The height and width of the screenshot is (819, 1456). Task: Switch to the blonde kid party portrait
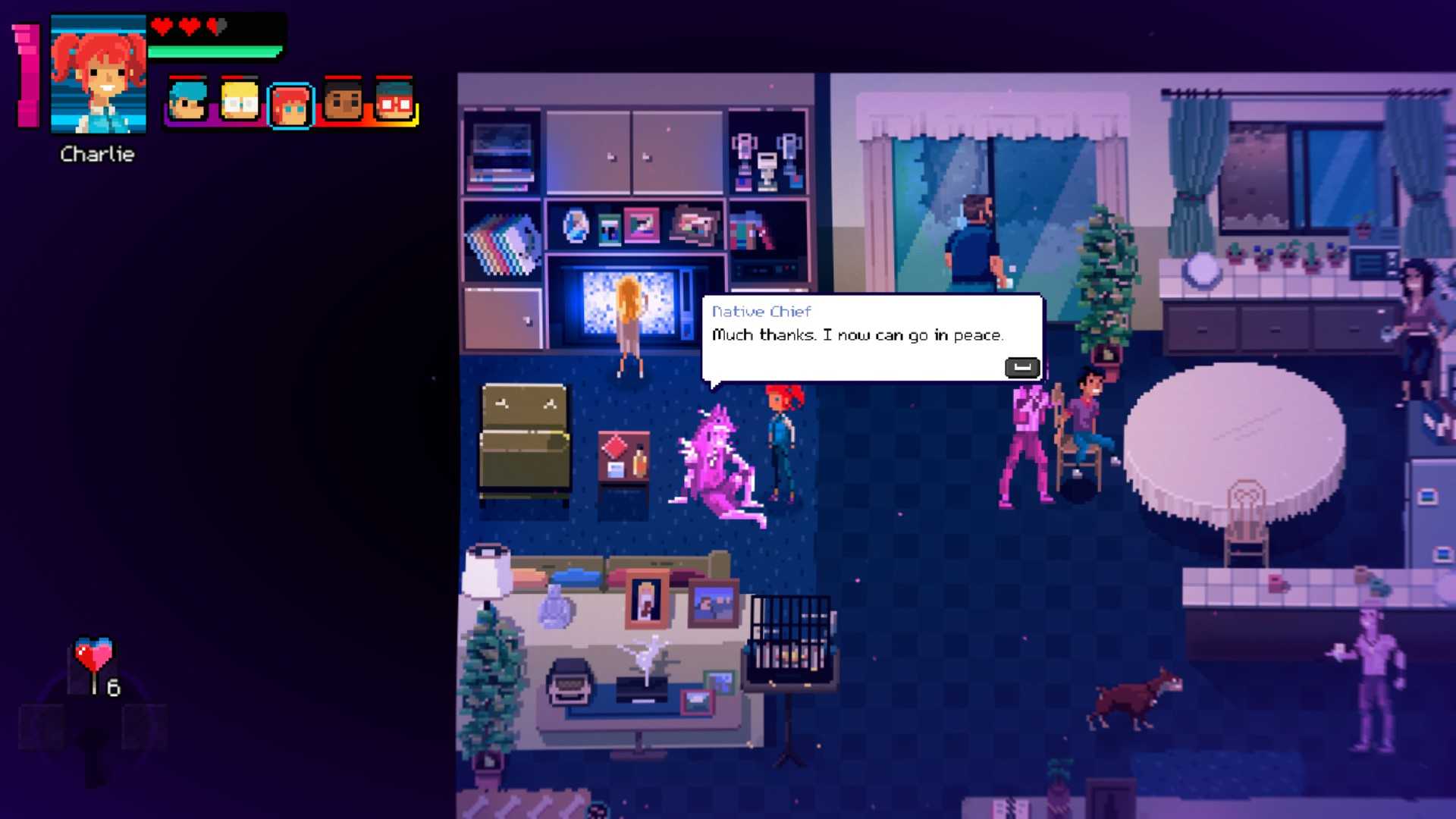click(x=240, y=102)
